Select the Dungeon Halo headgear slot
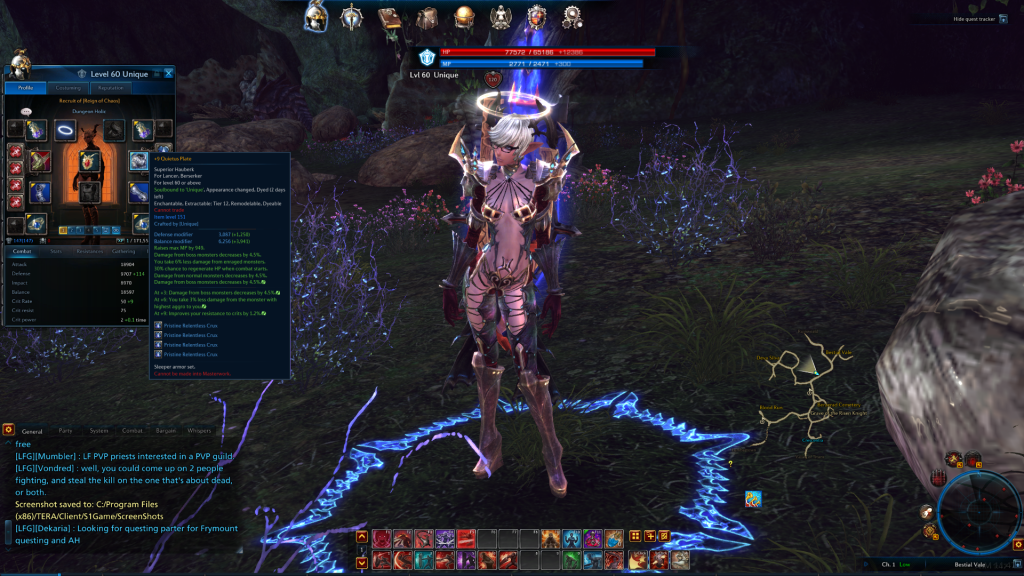This screenshot has height=576, width=1024. (64, 129)
